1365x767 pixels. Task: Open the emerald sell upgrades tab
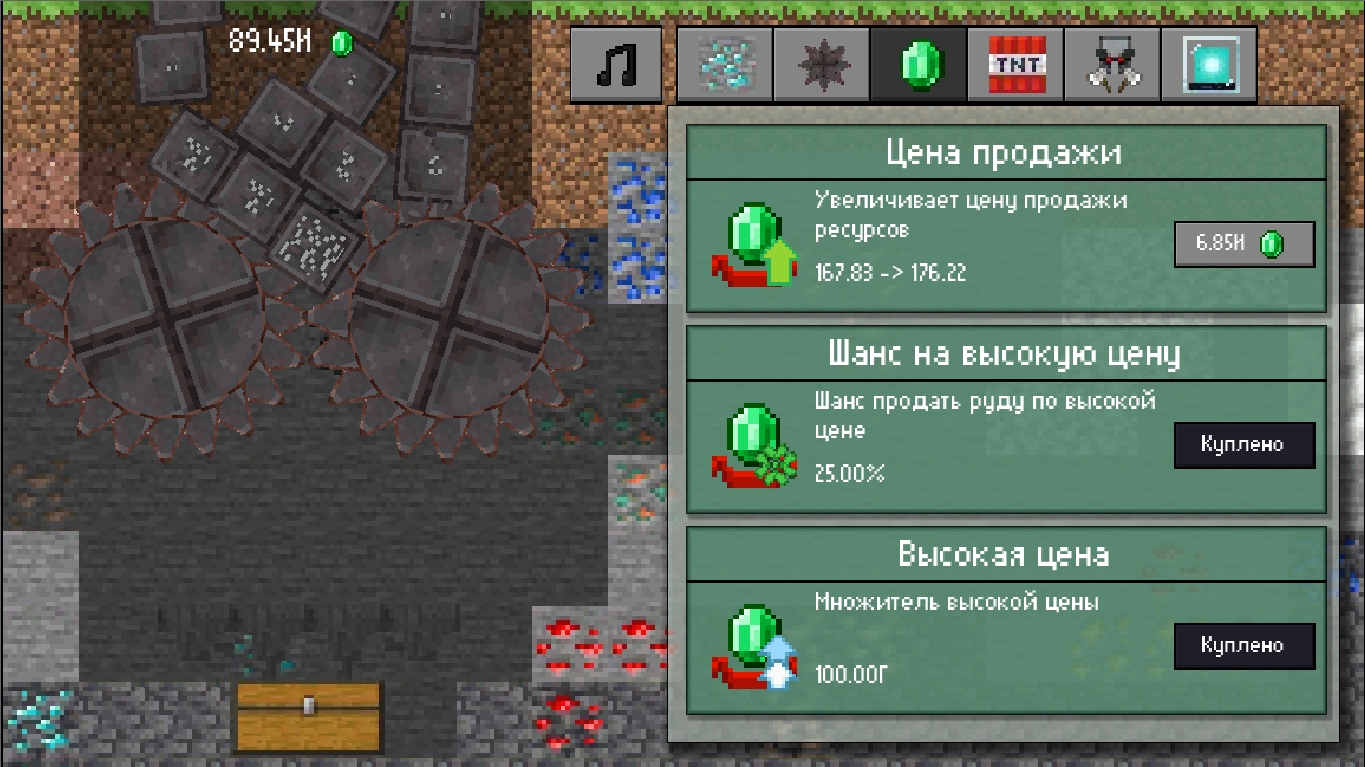(918, 64)
